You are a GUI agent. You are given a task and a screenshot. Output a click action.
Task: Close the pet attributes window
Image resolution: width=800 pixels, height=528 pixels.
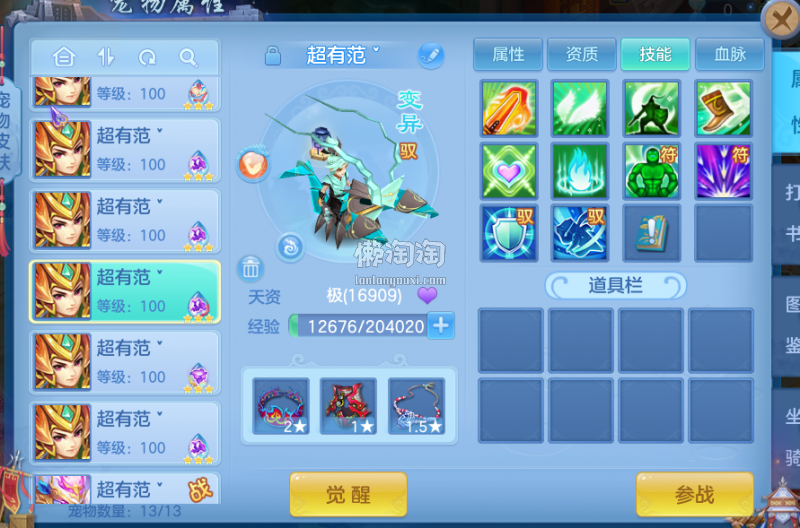[780, 19]
